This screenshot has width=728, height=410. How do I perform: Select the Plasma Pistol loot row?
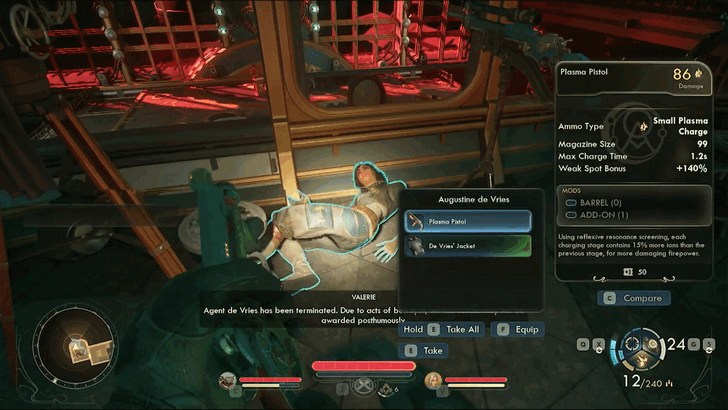[x=468, y=221]
